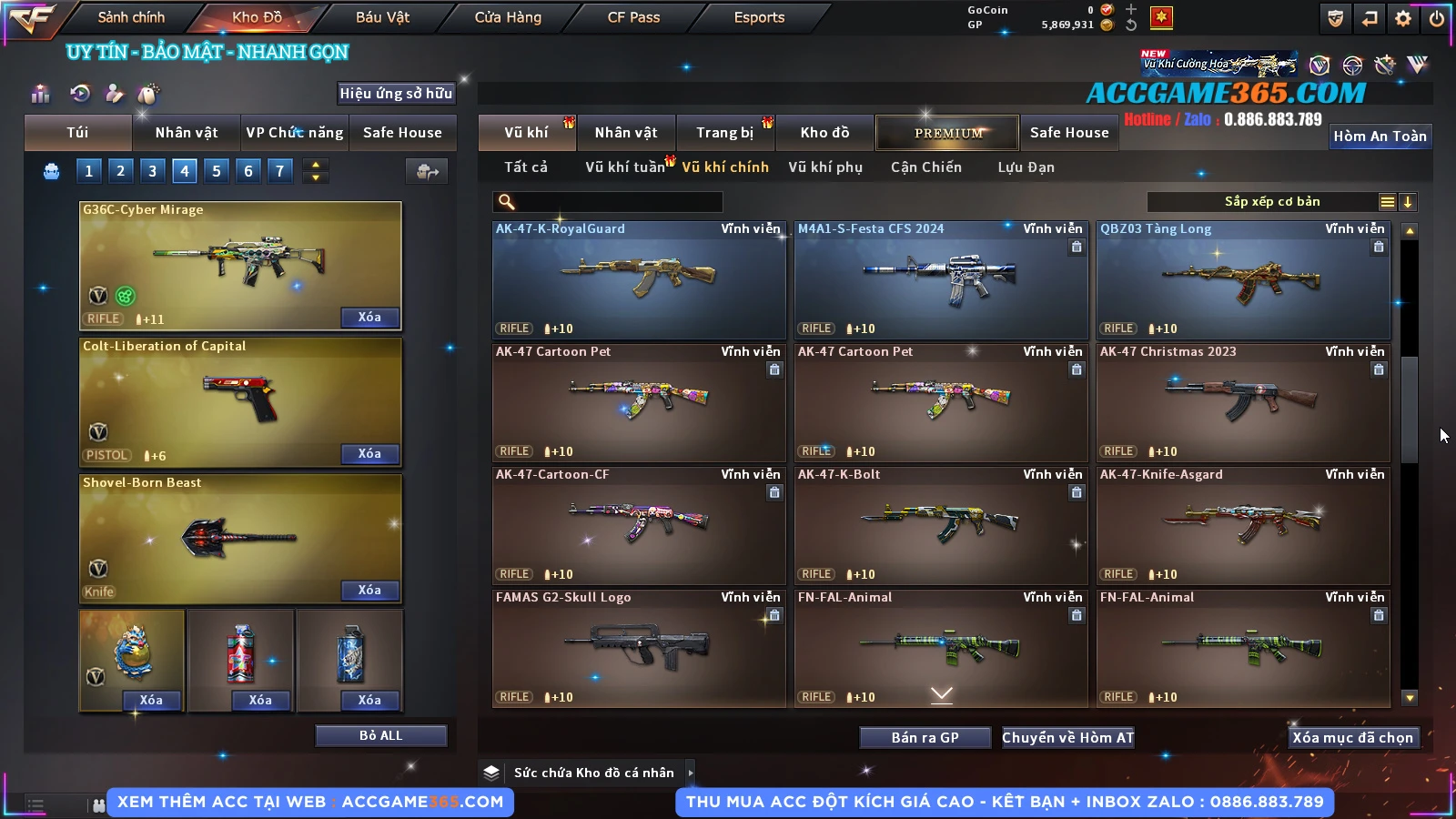Select bag preset number 5
Screen dimensions: 1456x819
(217, 170)
